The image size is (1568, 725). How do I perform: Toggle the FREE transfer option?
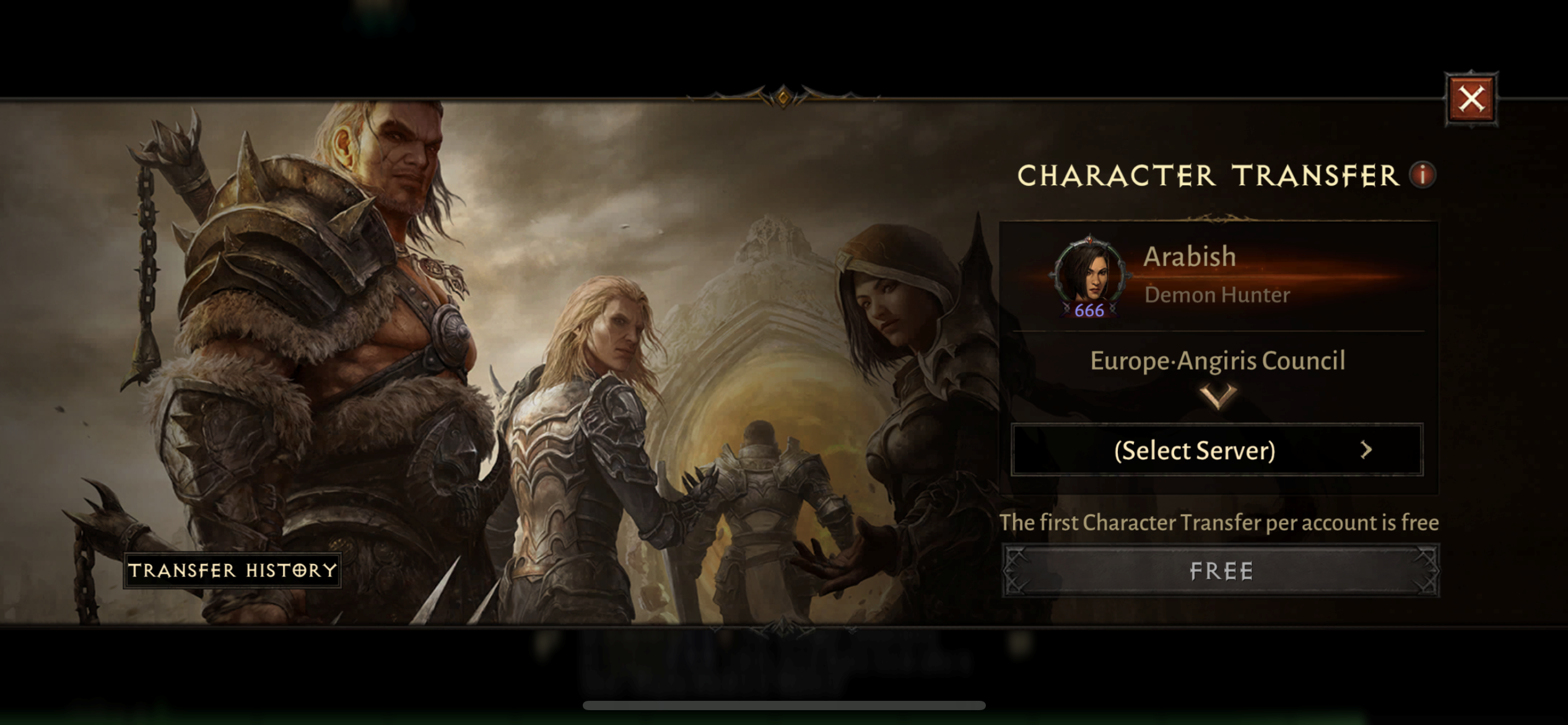pos(1221,571)
